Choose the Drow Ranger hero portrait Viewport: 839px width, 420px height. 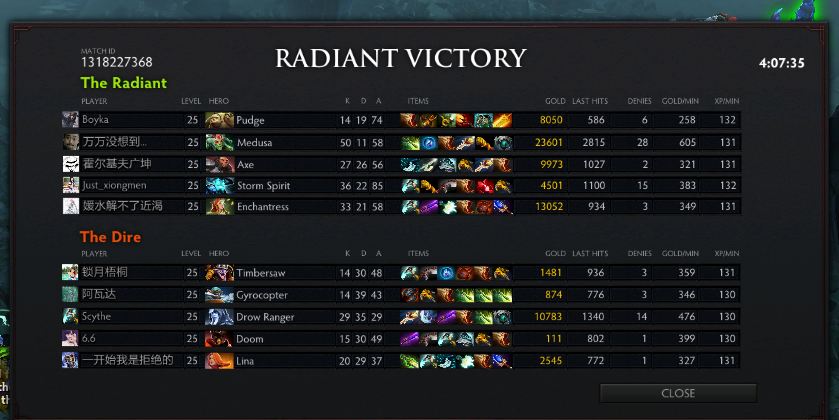click(219, 317)
